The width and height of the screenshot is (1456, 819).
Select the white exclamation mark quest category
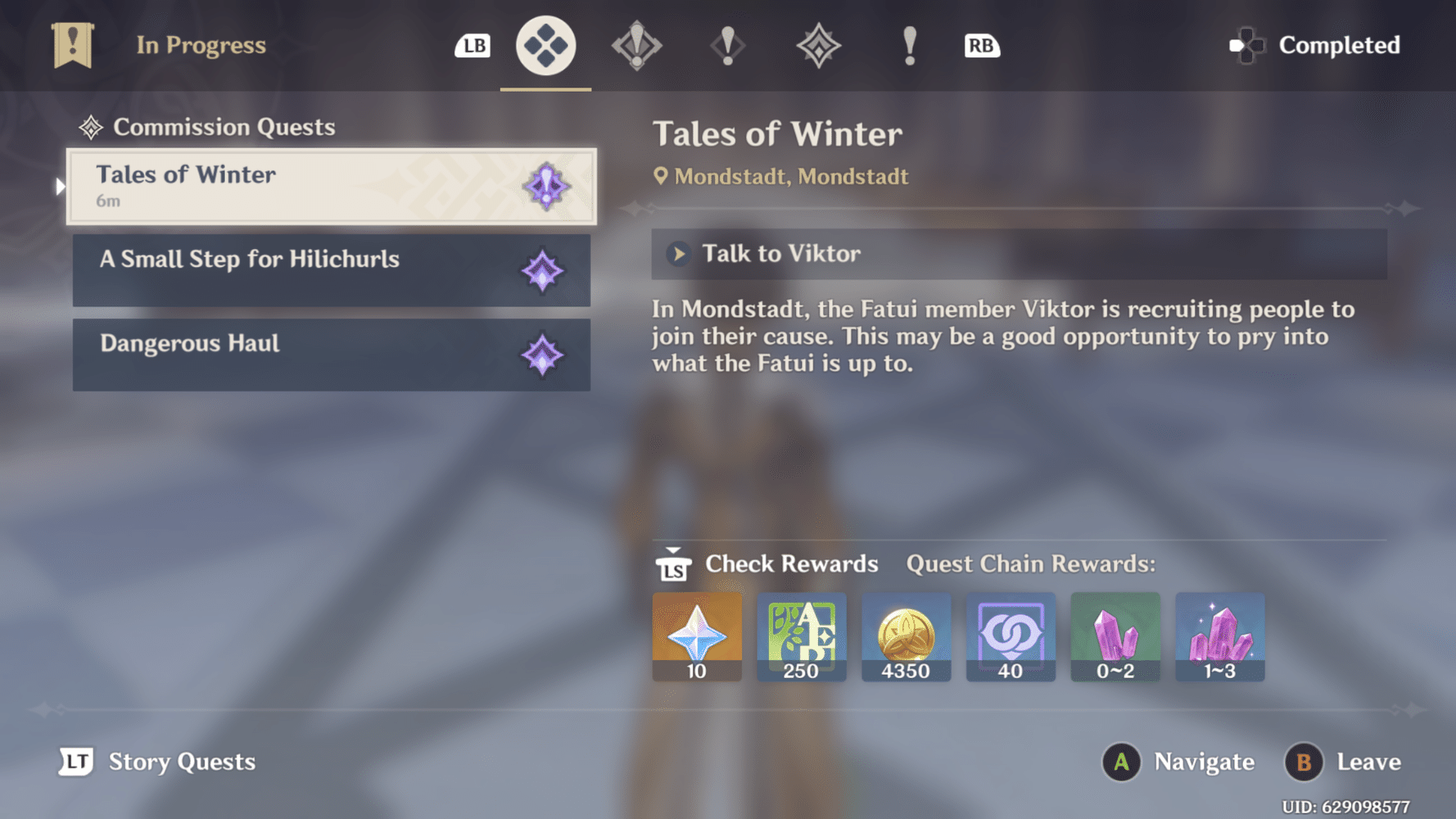[x=727, y=47]
